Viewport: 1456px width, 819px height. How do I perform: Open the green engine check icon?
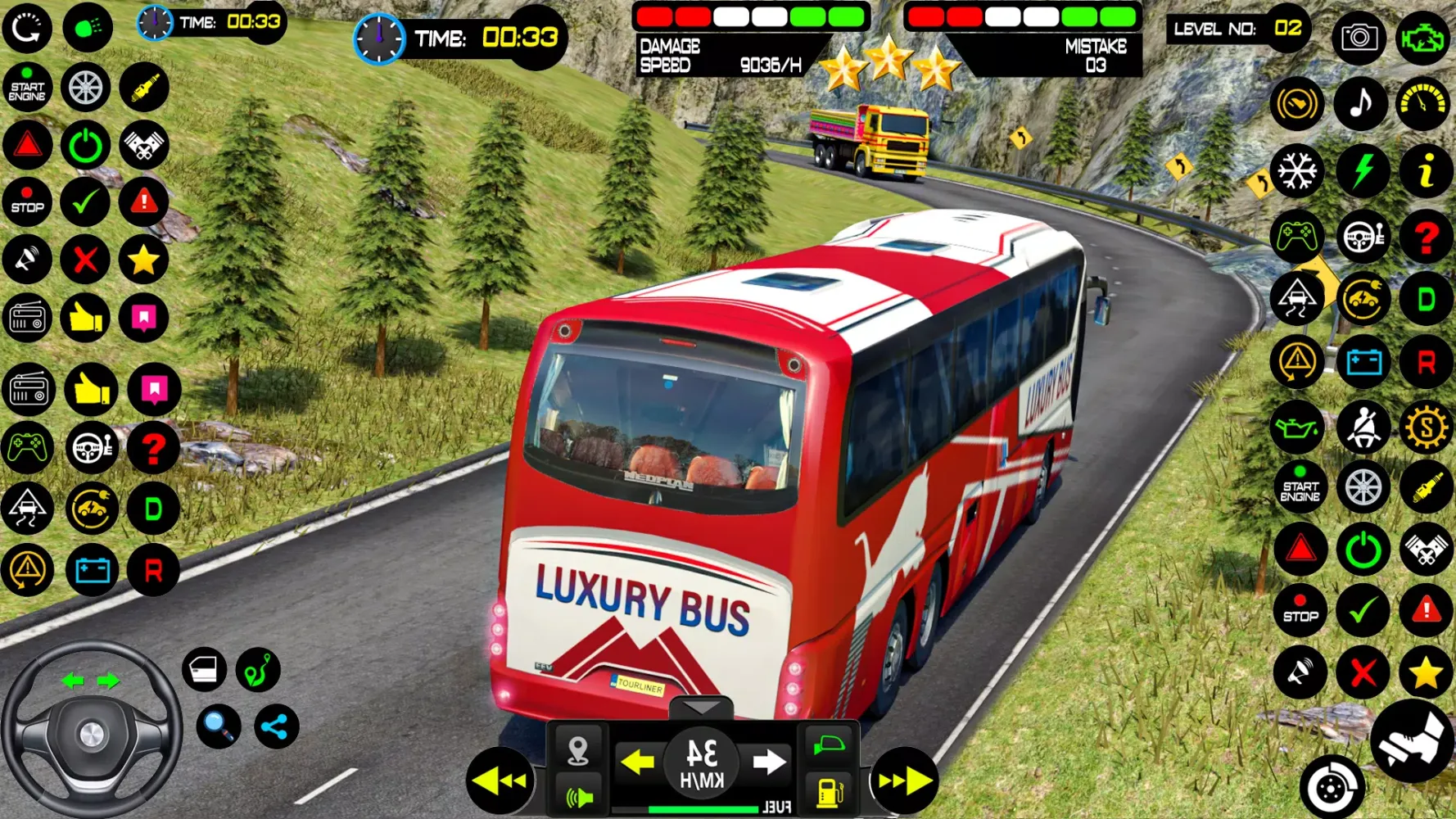coord(1423,37)
